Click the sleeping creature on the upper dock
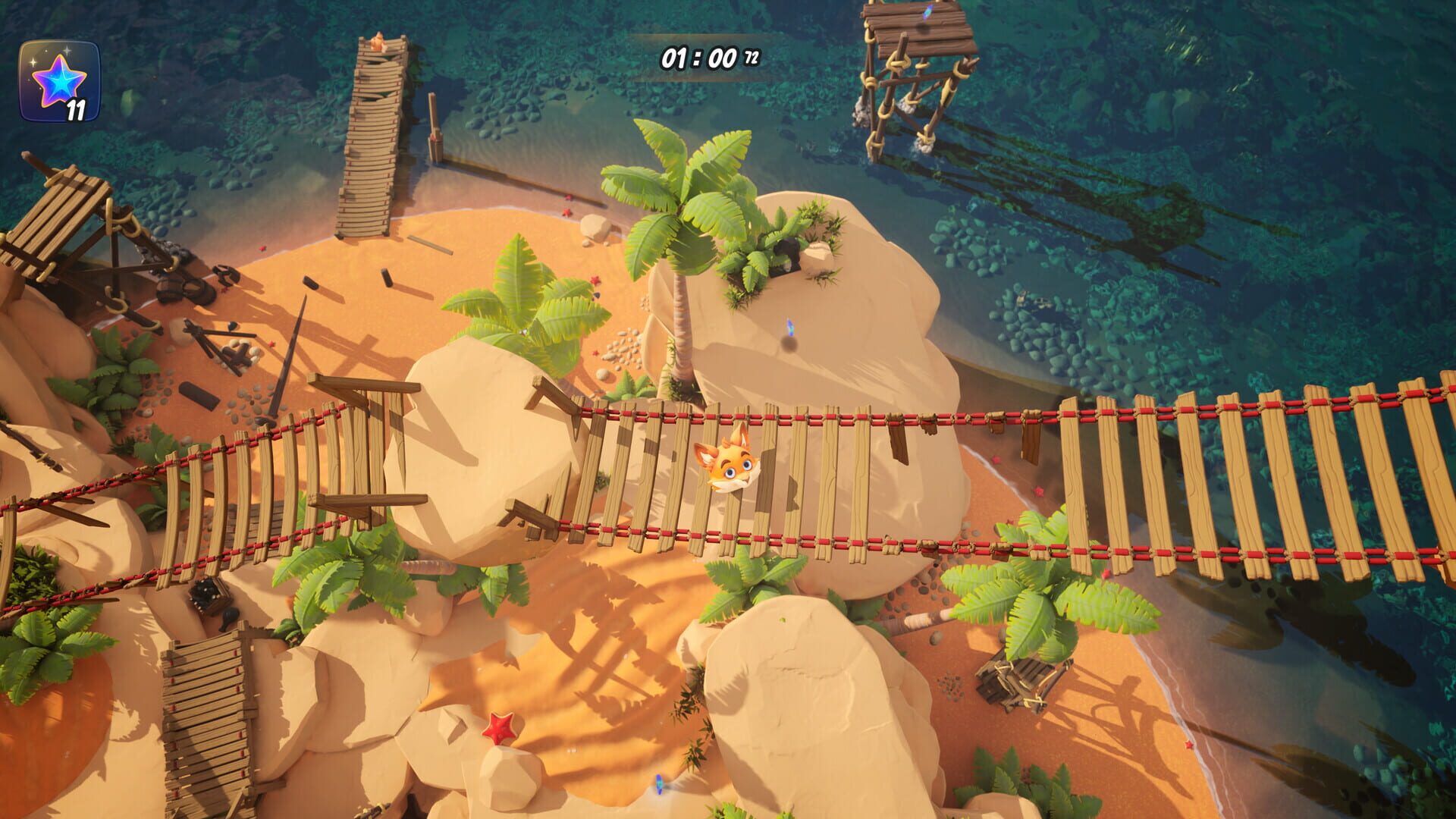1456x819 pixels. coord(379,42)
